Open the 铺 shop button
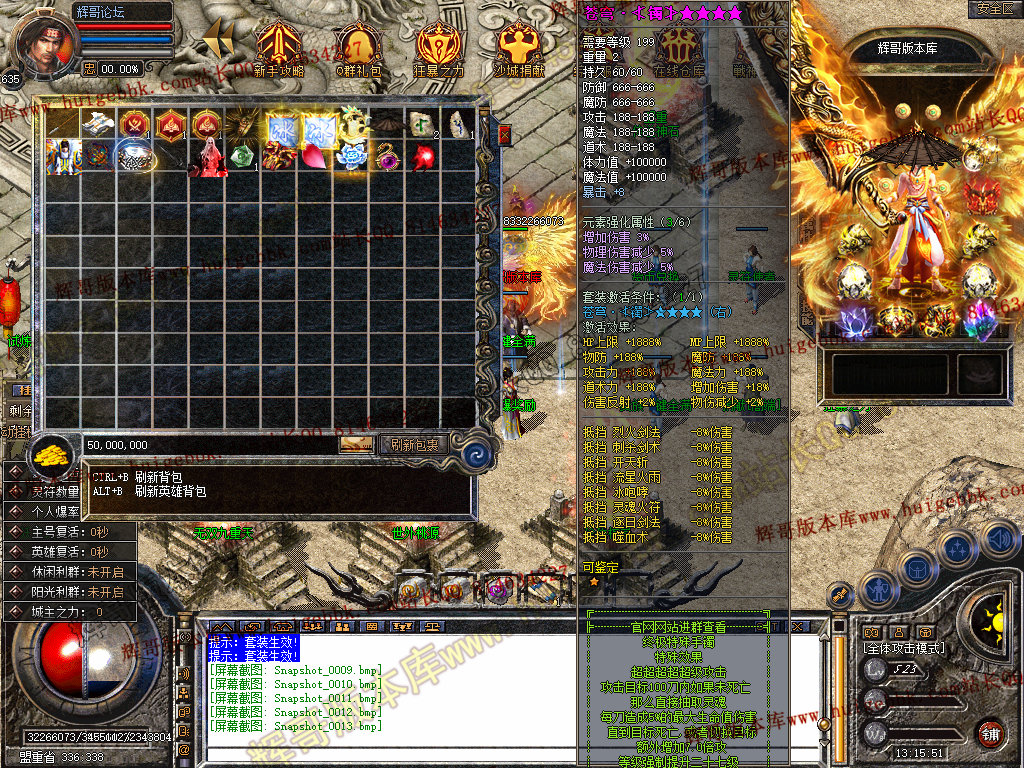 (990, 731)
